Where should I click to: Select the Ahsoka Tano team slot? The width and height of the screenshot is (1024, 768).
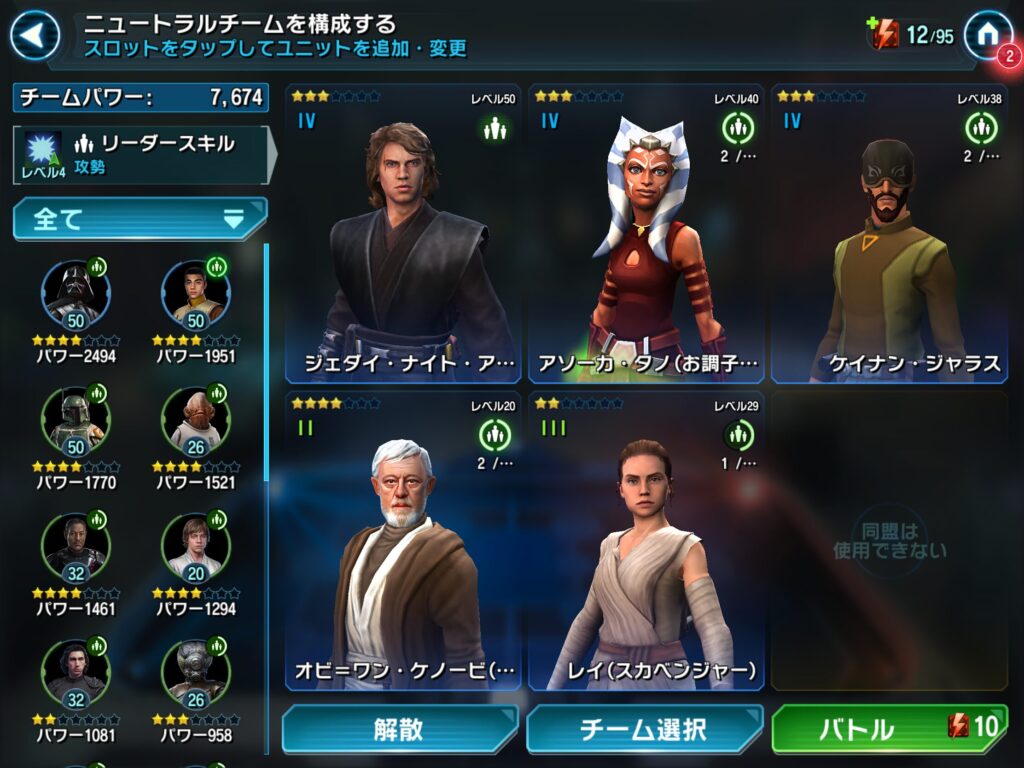click(646, 234)
